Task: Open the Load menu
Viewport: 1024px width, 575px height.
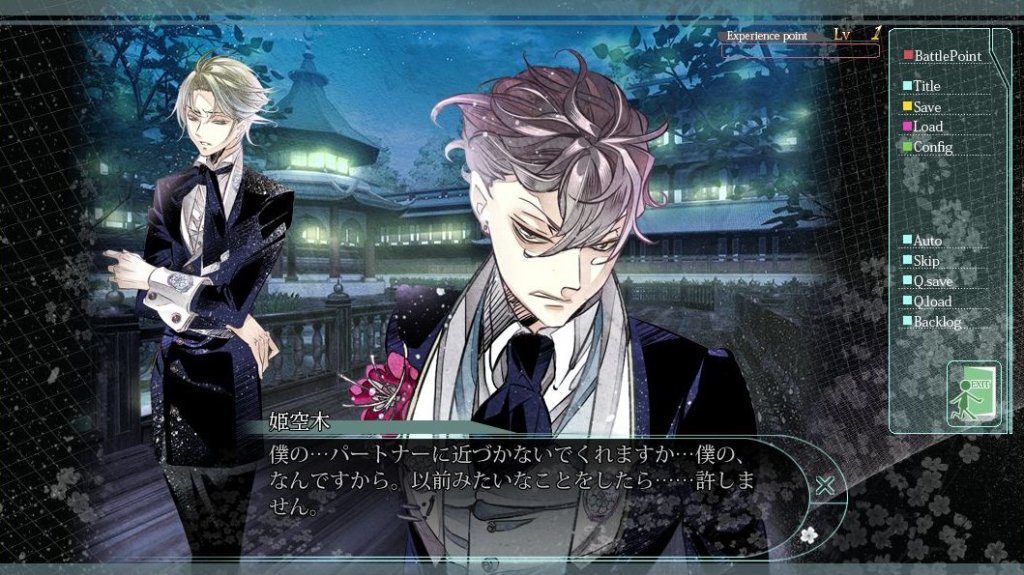Action: click(927, 127)
